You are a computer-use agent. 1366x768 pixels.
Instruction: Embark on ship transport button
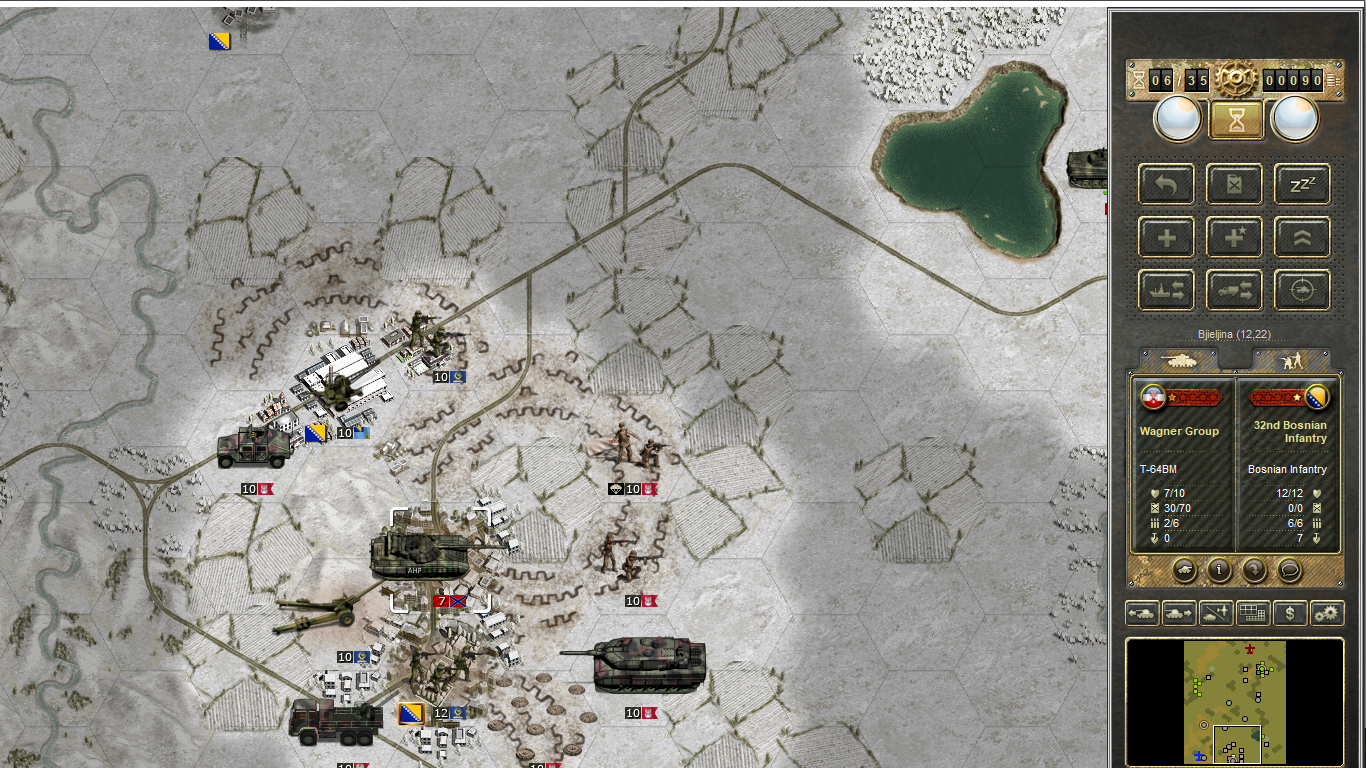click(1166, 291)
